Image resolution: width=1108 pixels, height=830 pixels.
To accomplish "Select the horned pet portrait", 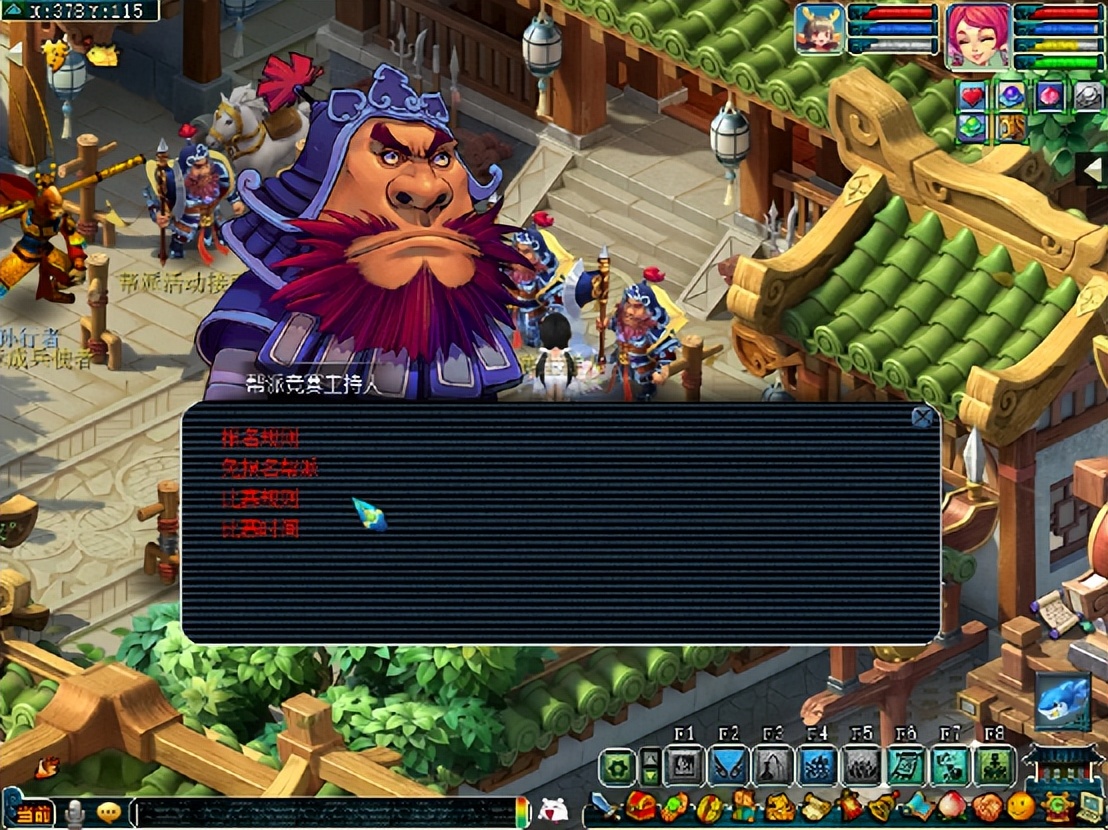I will tap(820, 29).
